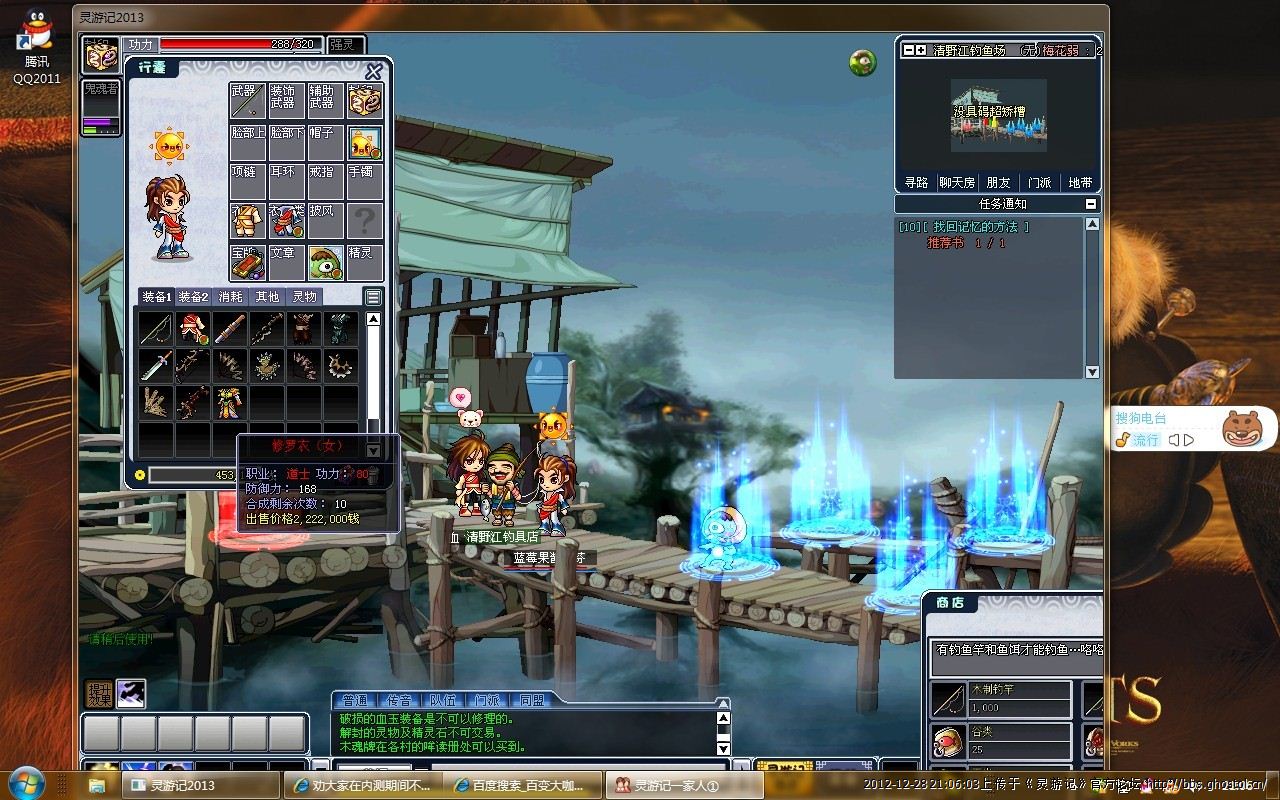Open the 门派 sect panel
The width and height of the screenshot is (1280, 800).
click(1040, 183)
